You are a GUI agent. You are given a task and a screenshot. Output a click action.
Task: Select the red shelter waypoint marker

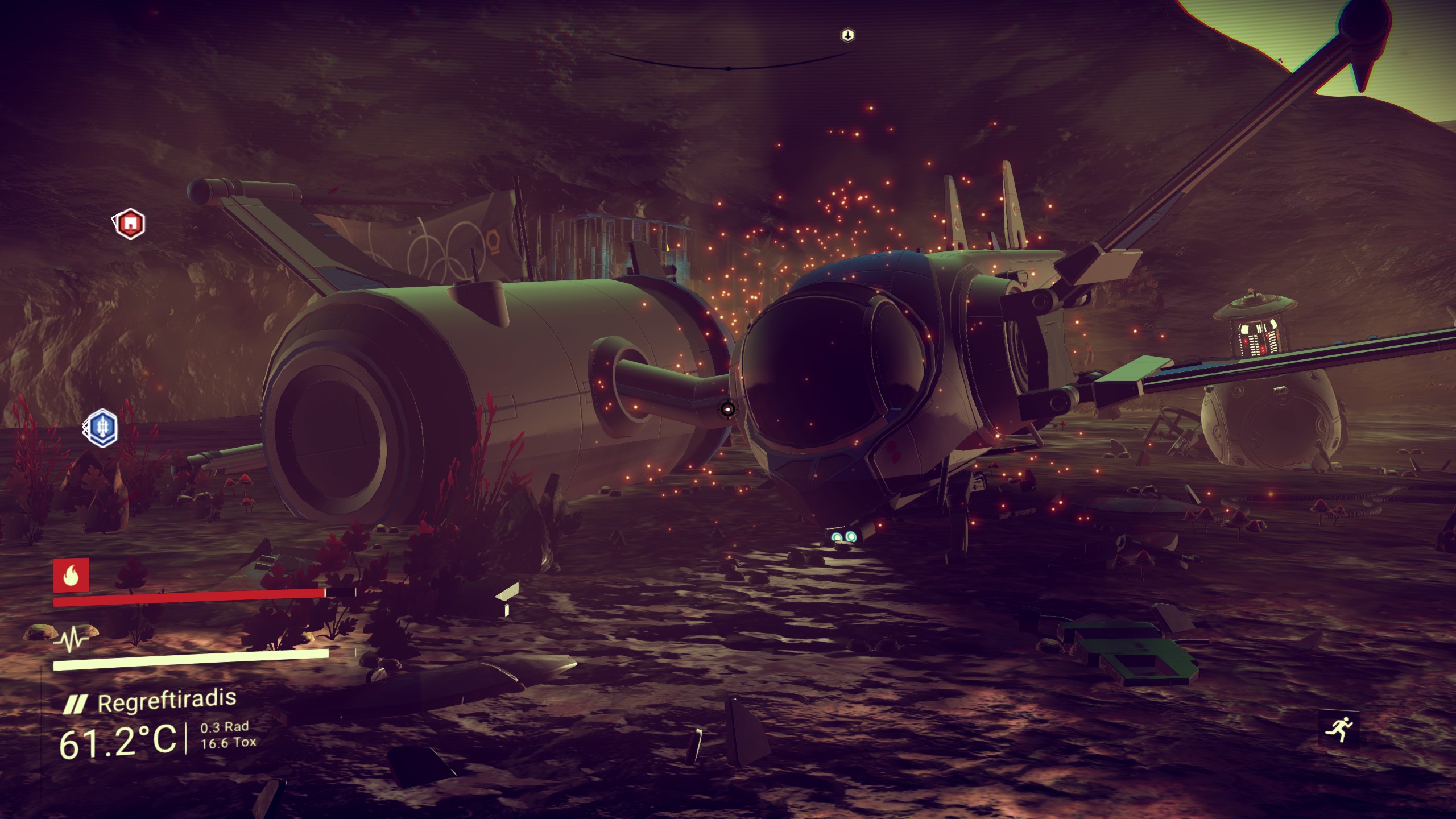tap(130, 224)
